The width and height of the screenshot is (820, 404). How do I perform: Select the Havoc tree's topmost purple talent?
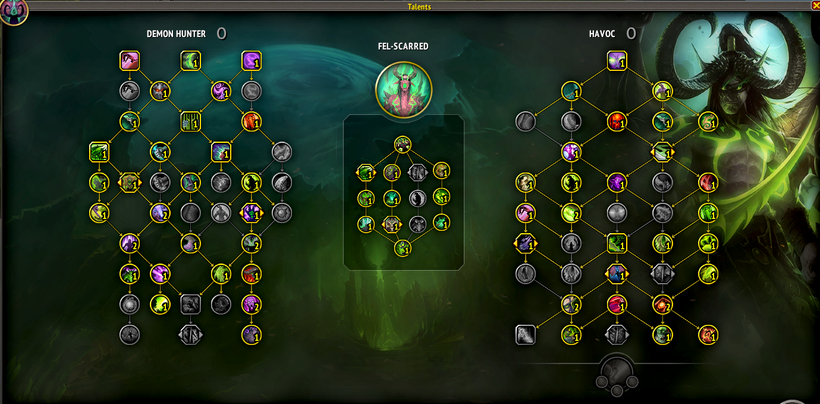coord(616,62)
